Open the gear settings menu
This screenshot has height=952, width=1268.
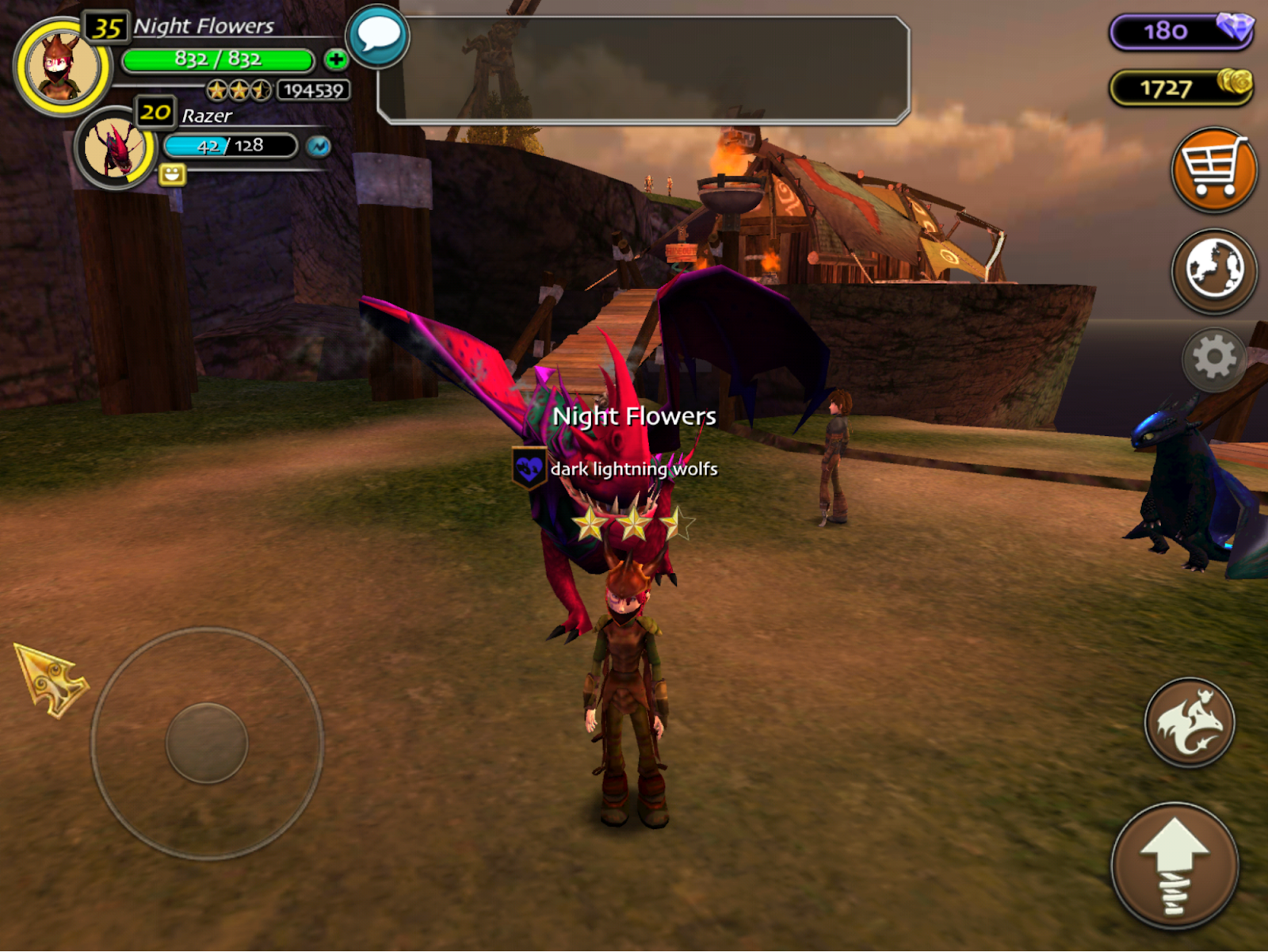pos(1213,359)
